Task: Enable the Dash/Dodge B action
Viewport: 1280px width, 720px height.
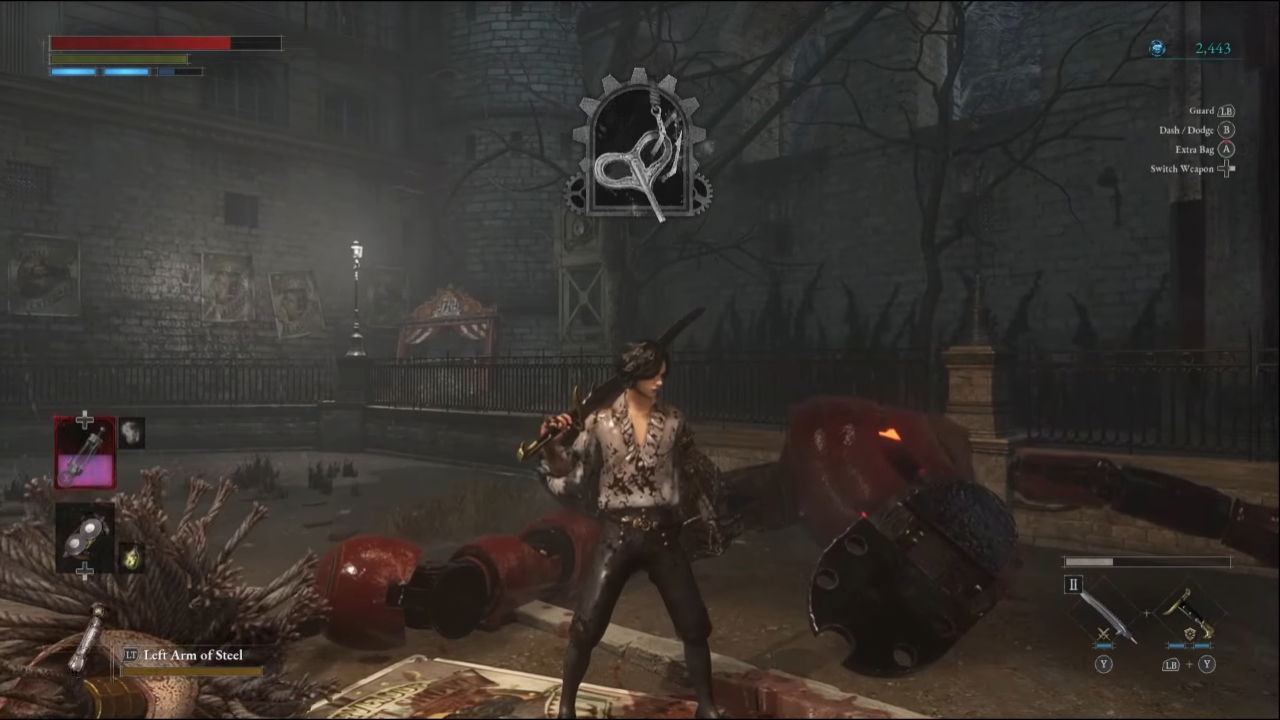Action: [x=1208, y=130]
